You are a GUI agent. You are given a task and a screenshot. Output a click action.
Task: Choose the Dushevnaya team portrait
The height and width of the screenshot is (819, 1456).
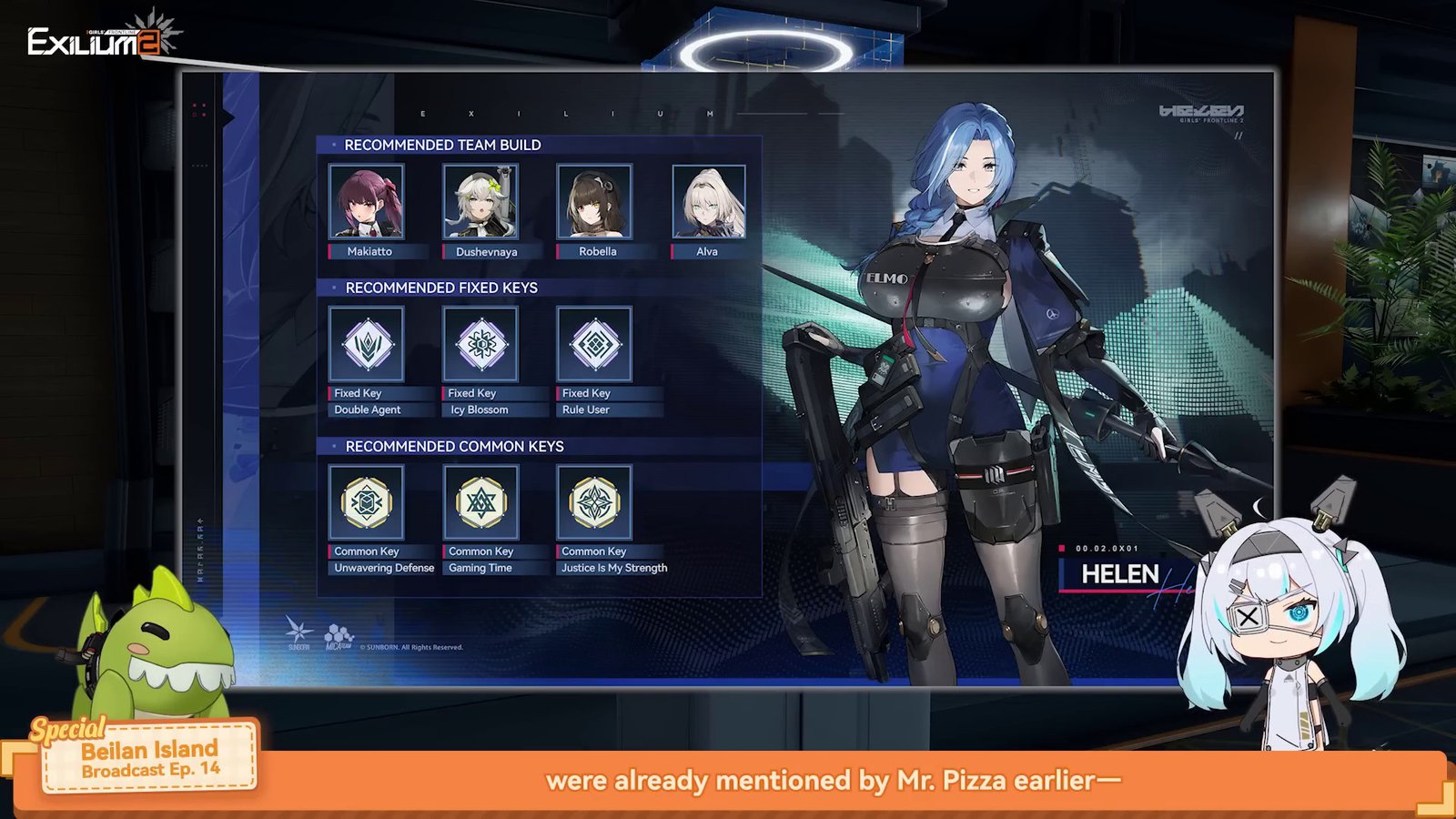point(480,202)
